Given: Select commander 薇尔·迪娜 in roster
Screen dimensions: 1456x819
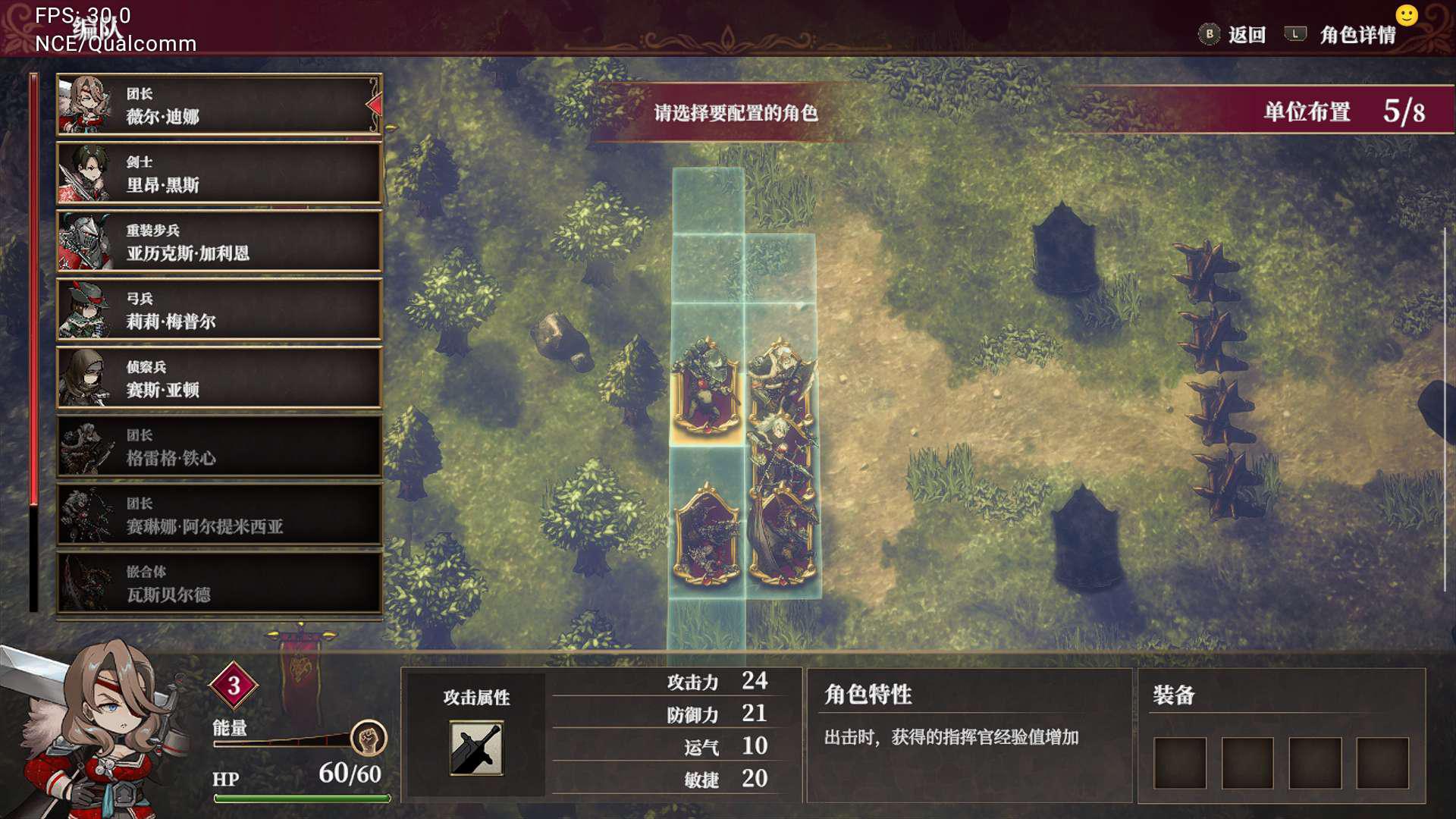Looking at the screenshot, I should tap(218, 105).
